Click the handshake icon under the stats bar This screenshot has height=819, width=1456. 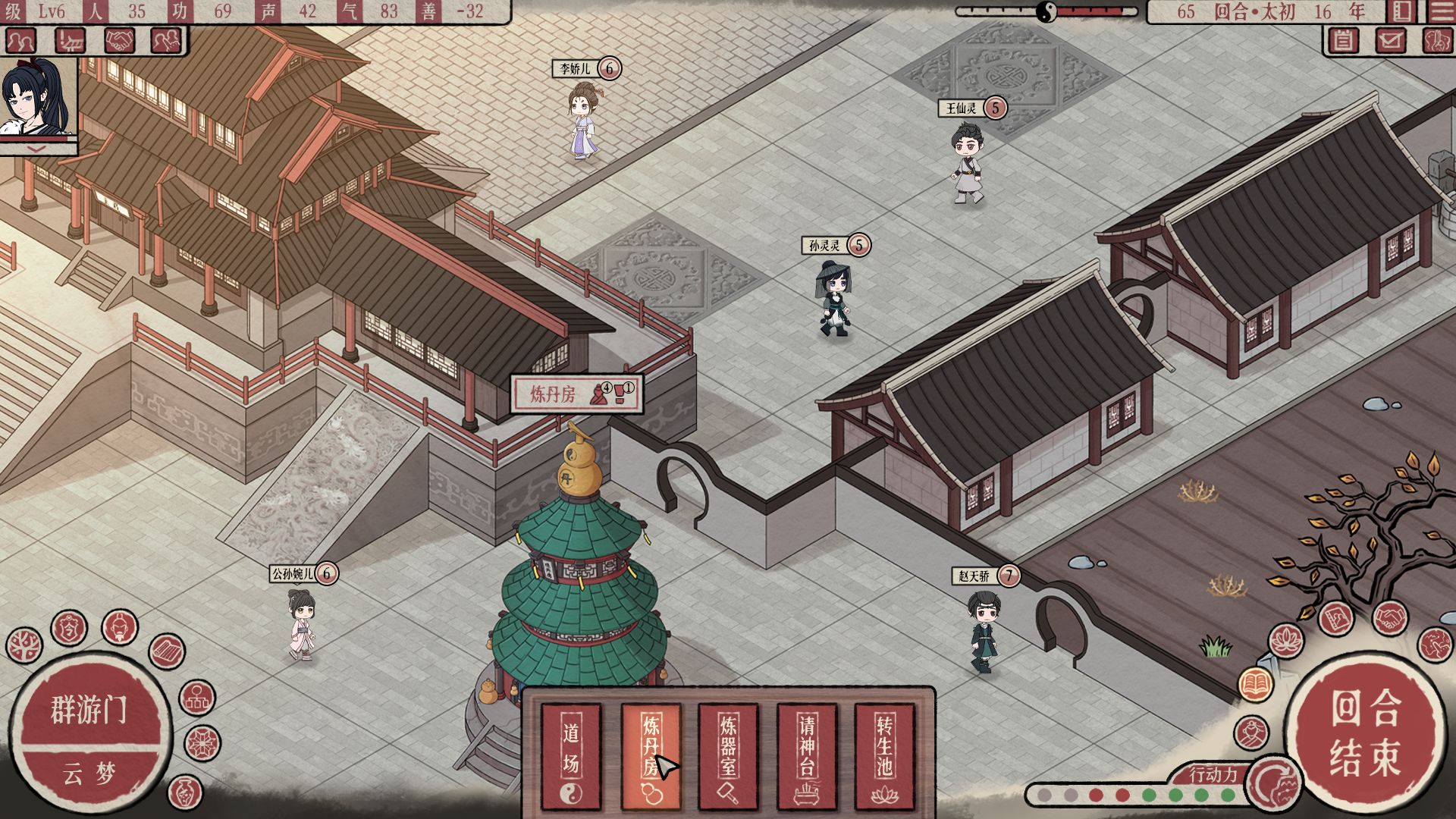pos(119,40)
